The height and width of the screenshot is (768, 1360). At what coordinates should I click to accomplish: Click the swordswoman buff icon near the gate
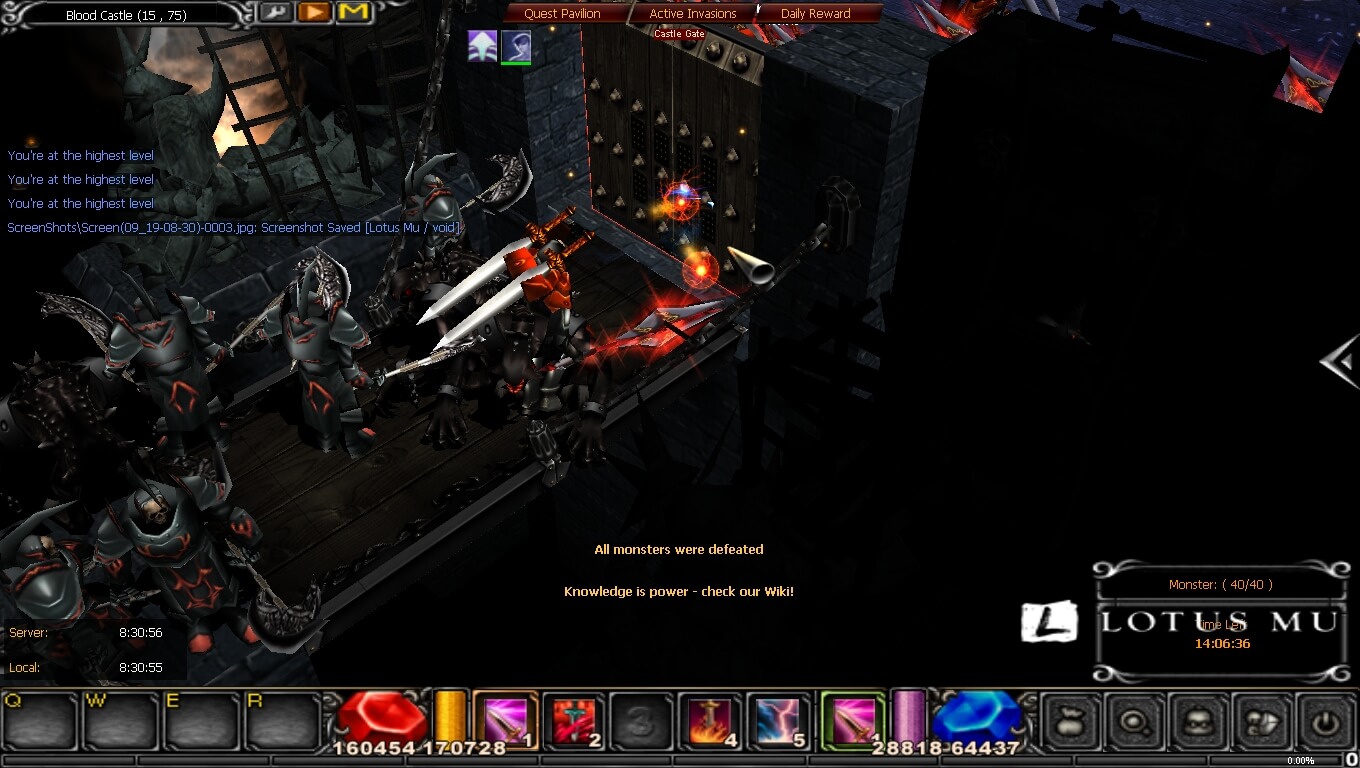pyautogui.click(x=517, y=45)
